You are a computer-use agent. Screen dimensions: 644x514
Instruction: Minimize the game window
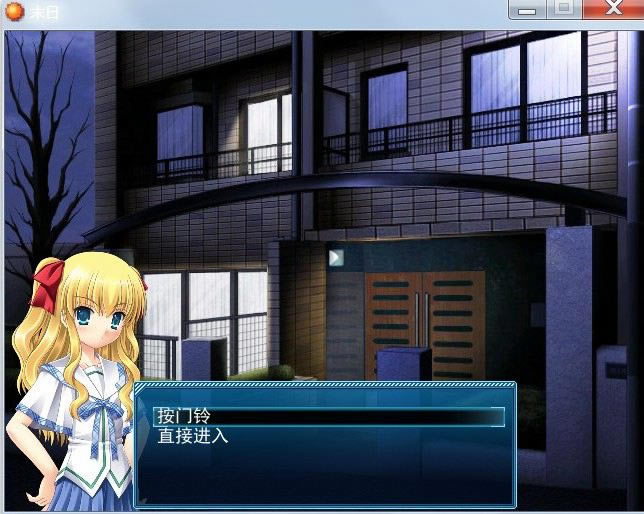pos(528,9)
